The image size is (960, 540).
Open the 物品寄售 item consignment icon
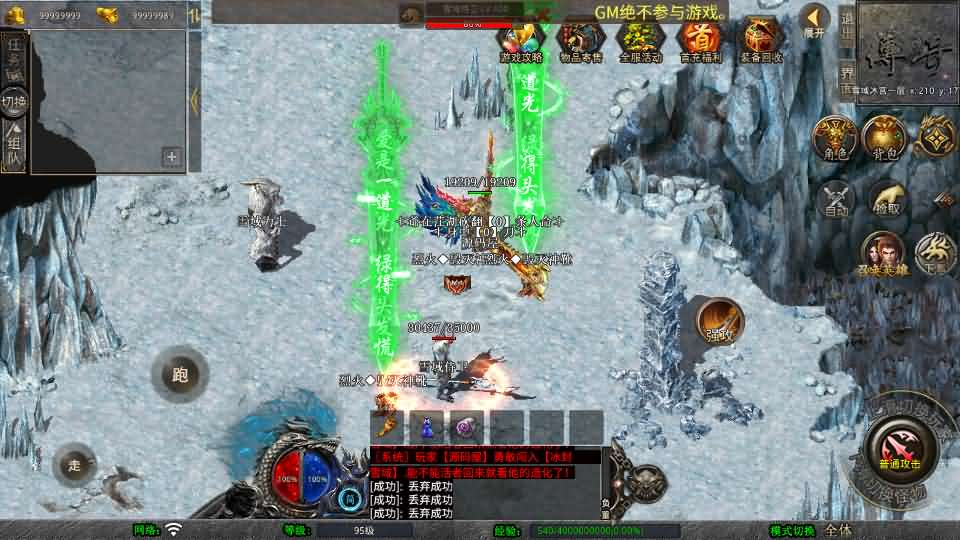click(x=580, y=39)
